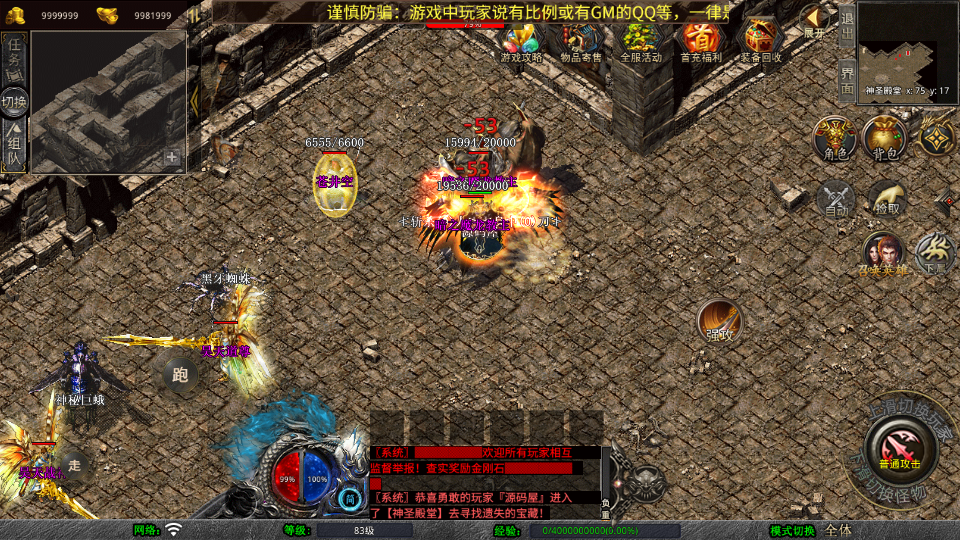Tap the 拾取 pickup button
This screenshot has height=540, width=960.
[887, 197]
